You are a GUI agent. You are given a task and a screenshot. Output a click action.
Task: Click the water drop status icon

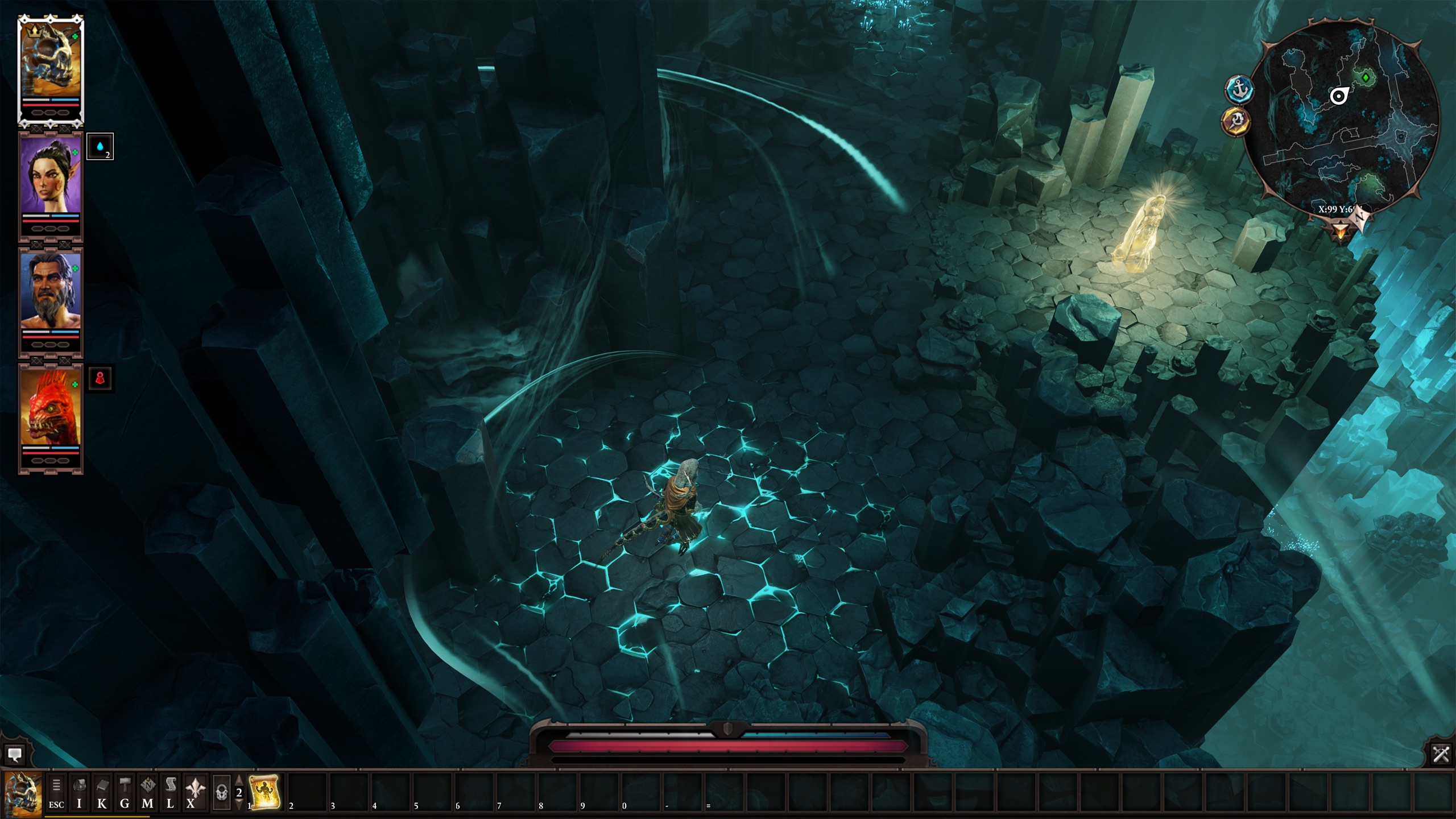[x=100, y=147]
